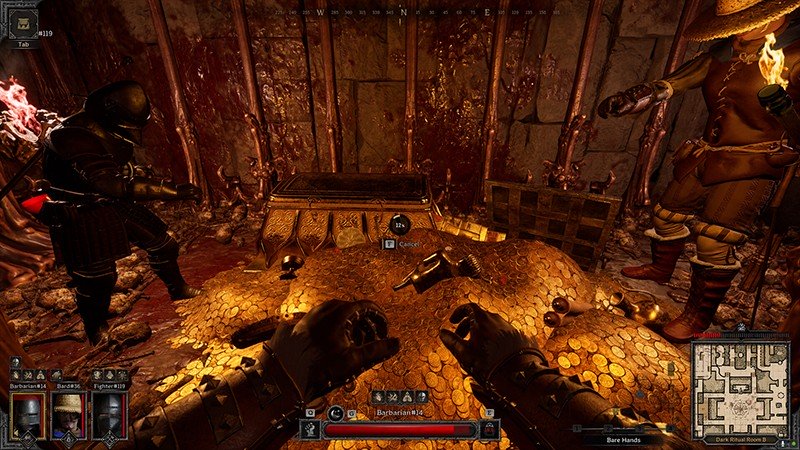Select the Barbarian#14 party portrait

point(27,414)
